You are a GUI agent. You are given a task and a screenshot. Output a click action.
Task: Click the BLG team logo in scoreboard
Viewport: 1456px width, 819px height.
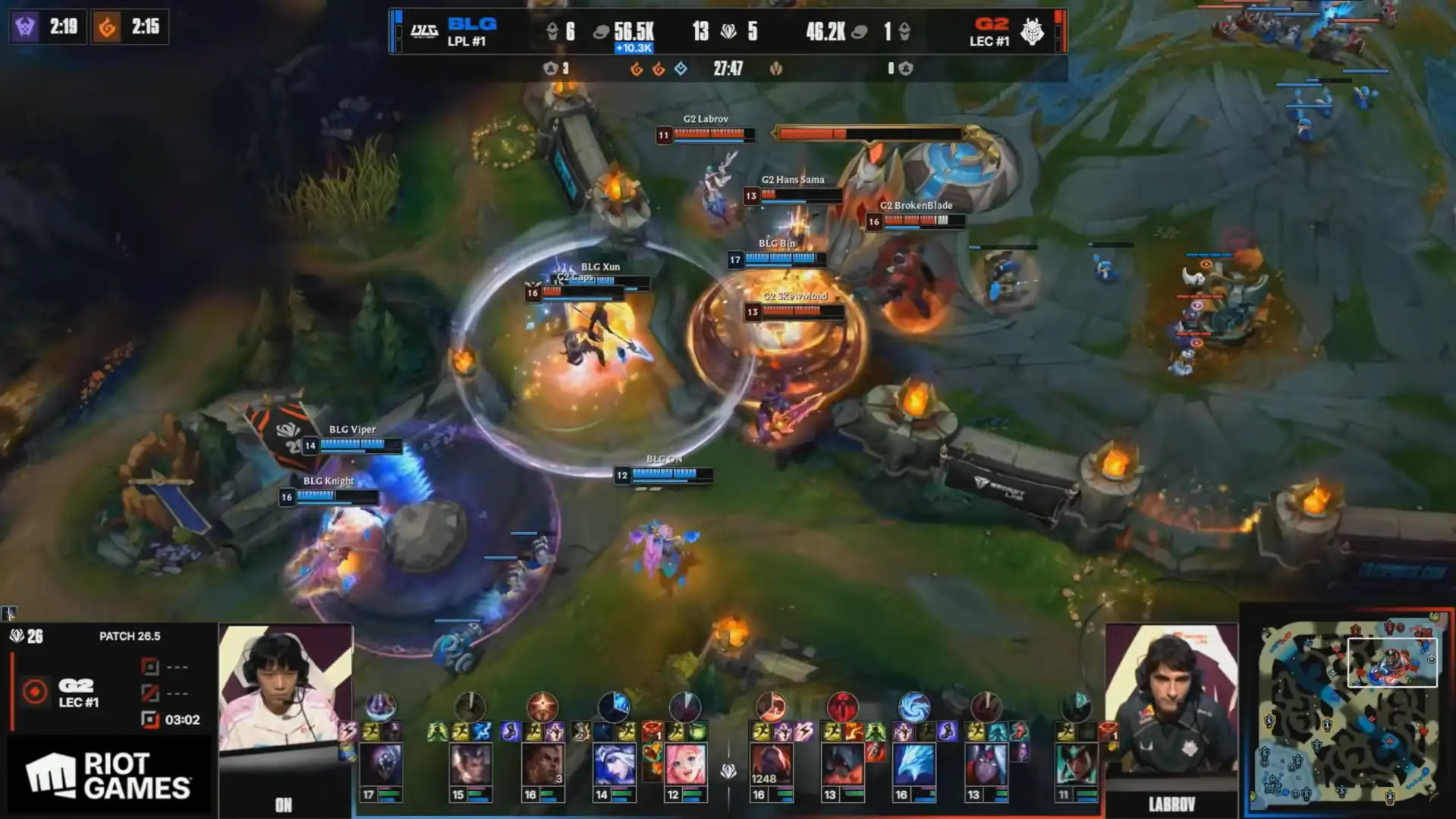(424, 31)
